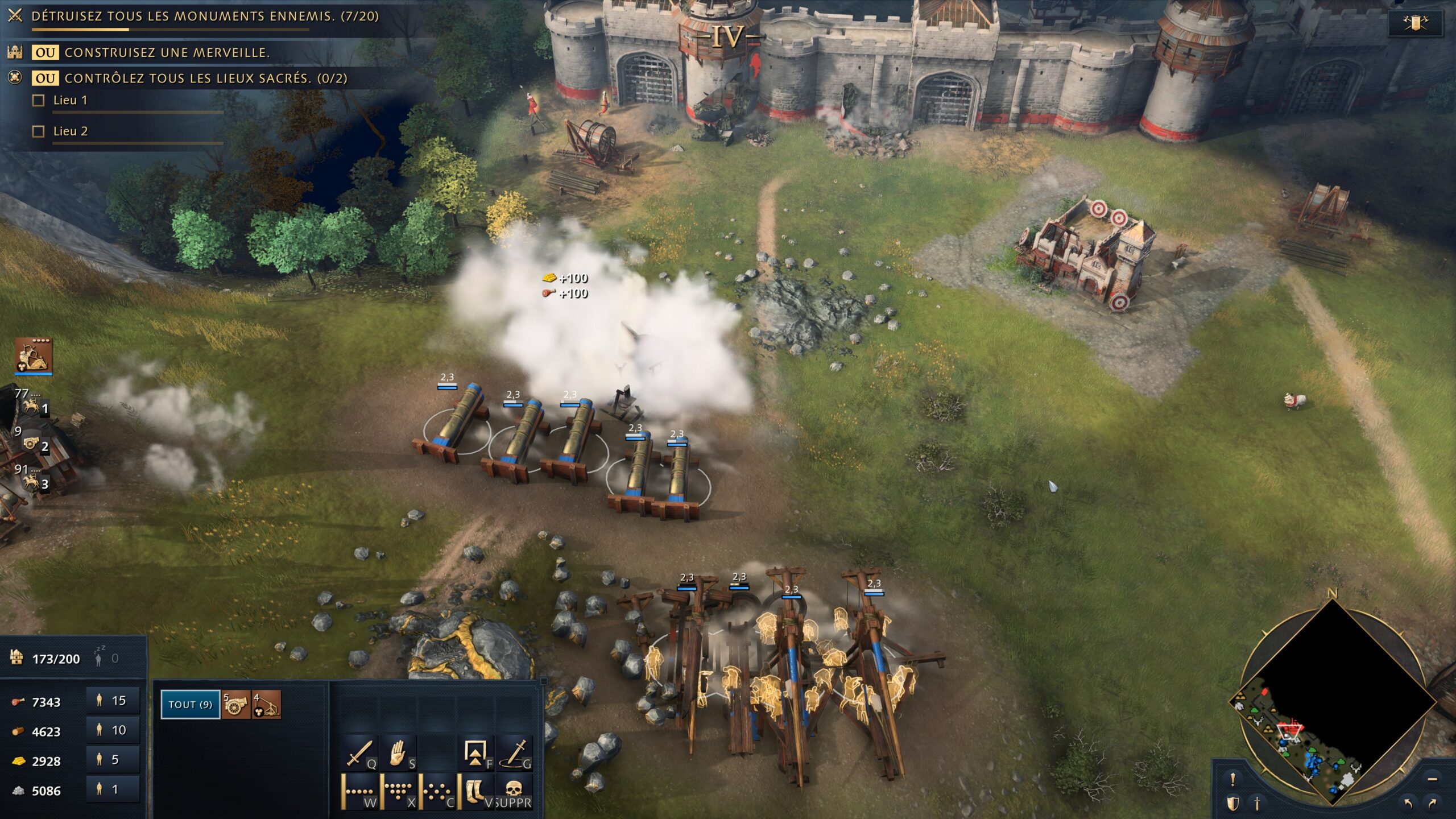Screen dimensions: 1456x819
Task: Click the attack-move command icon (F)
Action: coord(475,753)
